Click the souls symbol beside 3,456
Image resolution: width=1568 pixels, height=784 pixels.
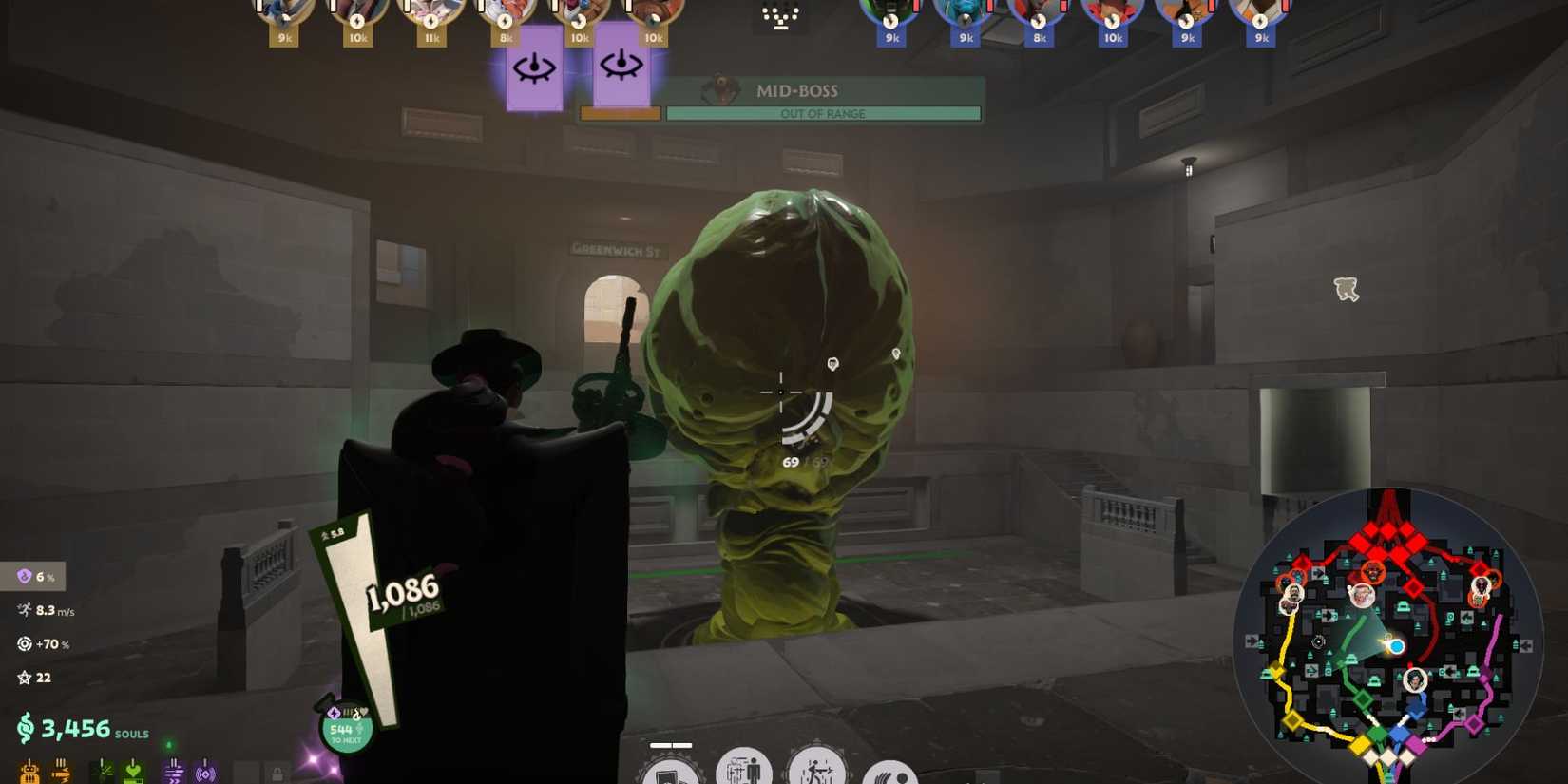27,730
